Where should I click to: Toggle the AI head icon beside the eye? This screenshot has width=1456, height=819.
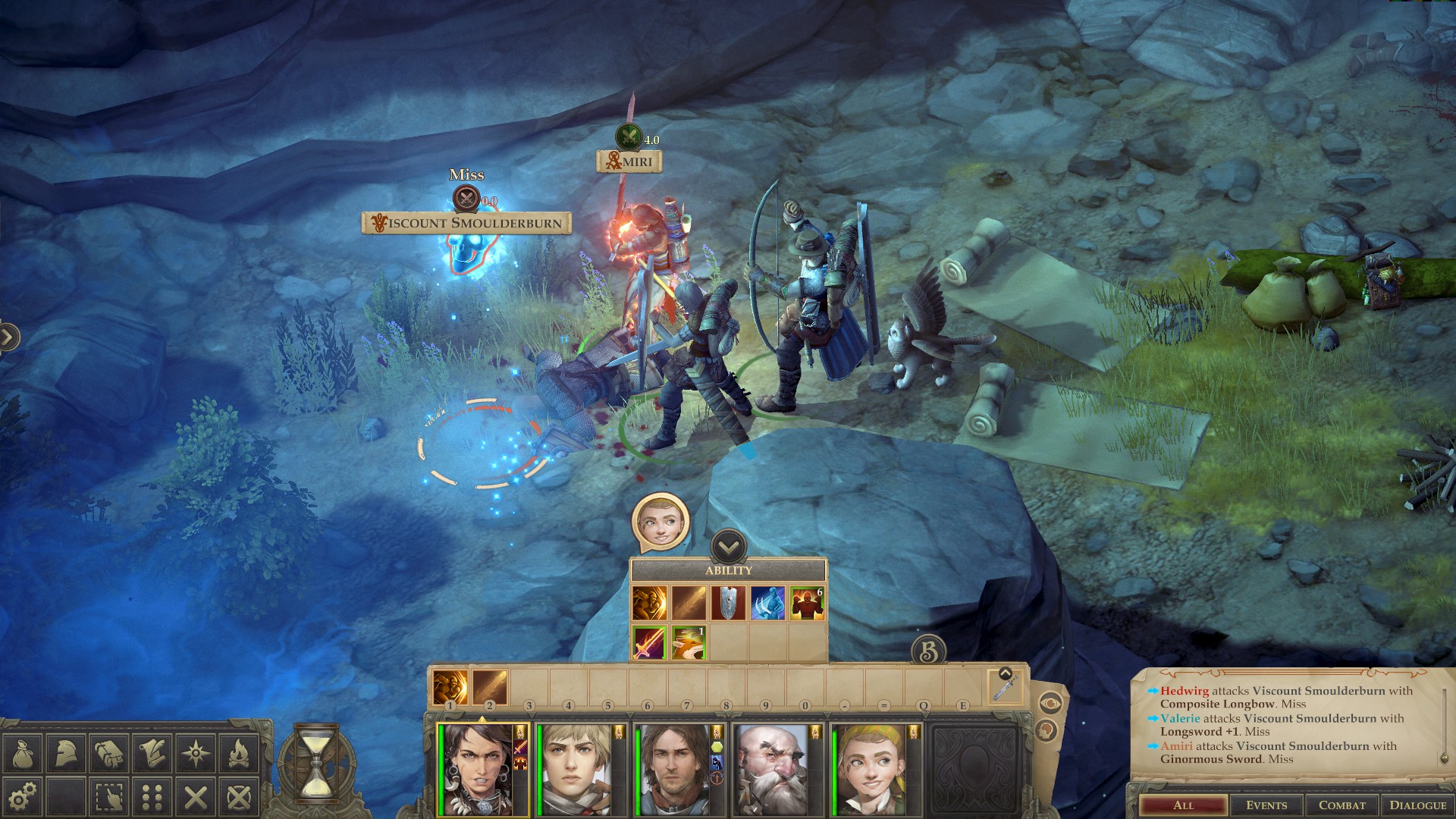click(1047, 730)
